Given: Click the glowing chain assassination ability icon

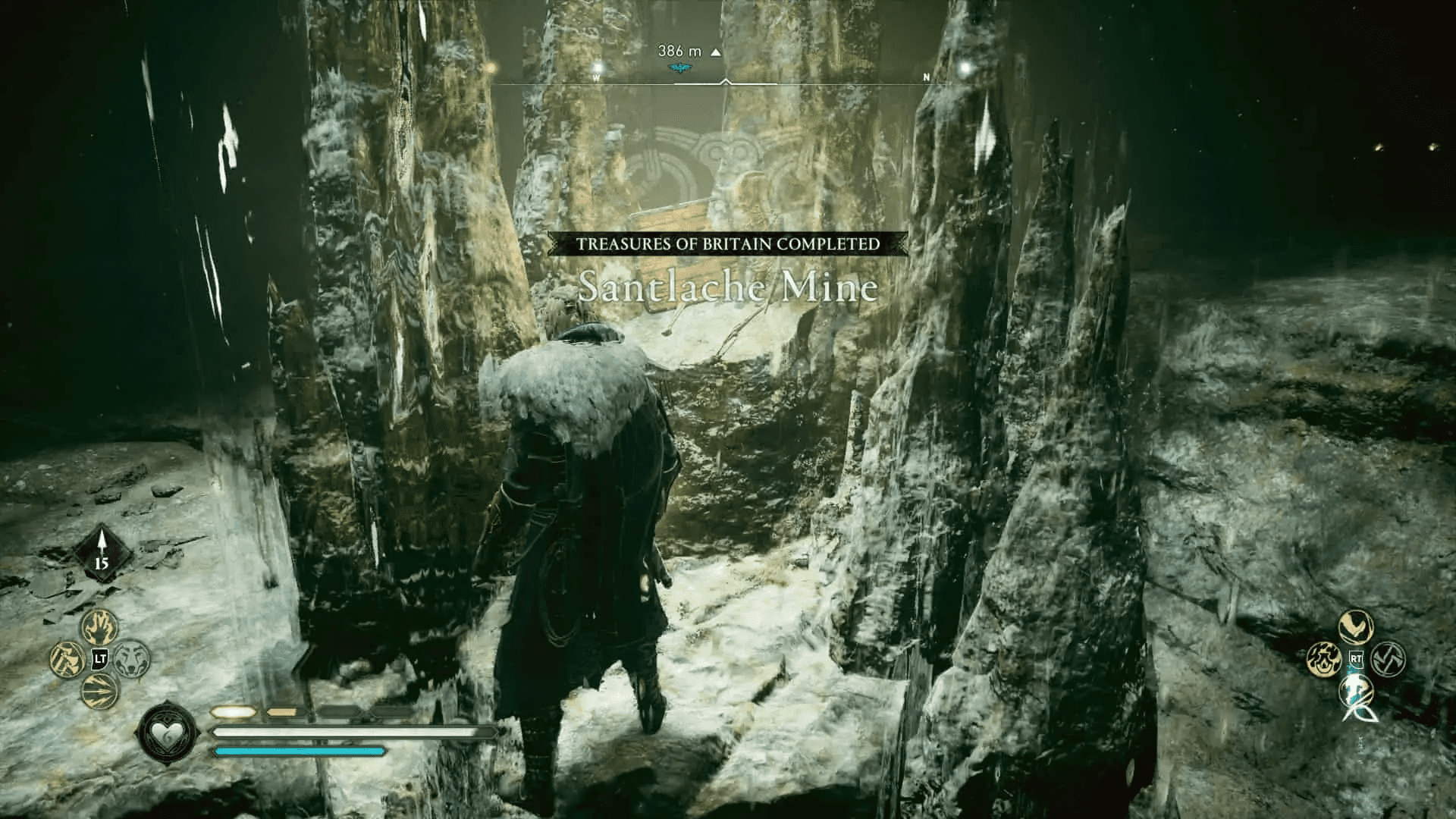Looking at the screenshot, I should click(x=1356, y=690).
